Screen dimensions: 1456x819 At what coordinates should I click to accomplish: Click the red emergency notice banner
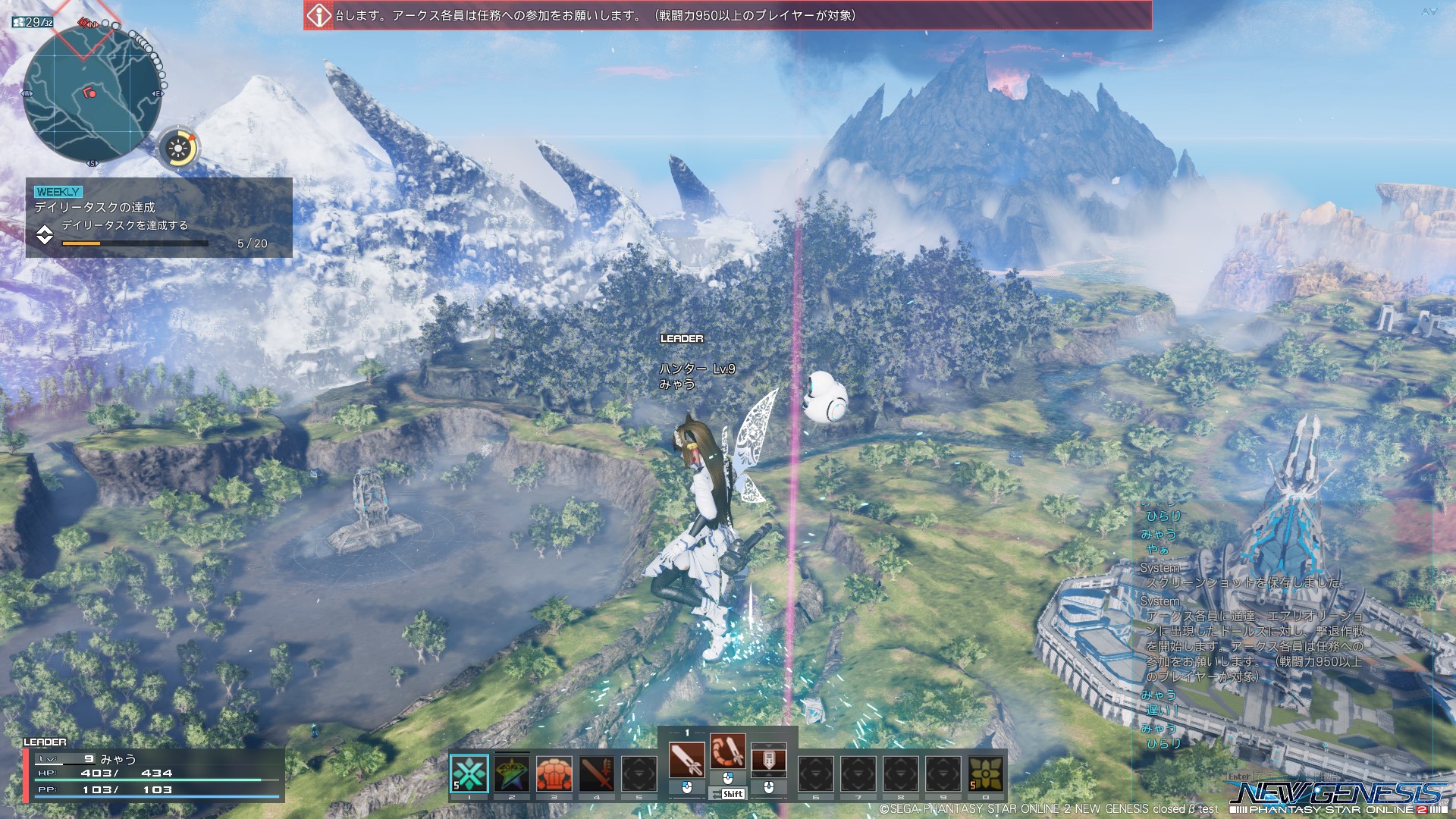728,15
